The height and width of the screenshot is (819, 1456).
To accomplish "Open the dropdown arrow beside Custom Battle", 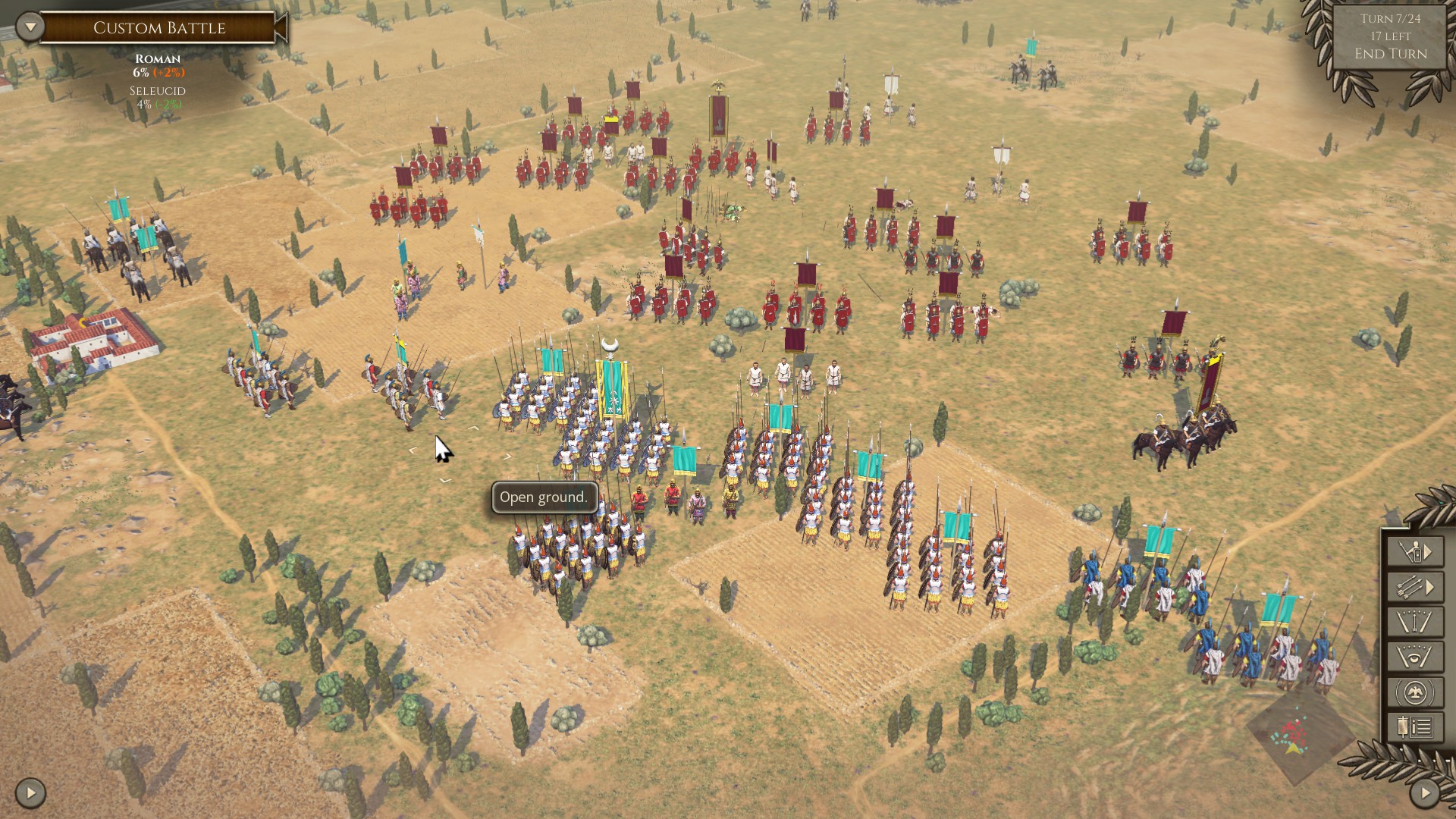I will click(30, 27).
